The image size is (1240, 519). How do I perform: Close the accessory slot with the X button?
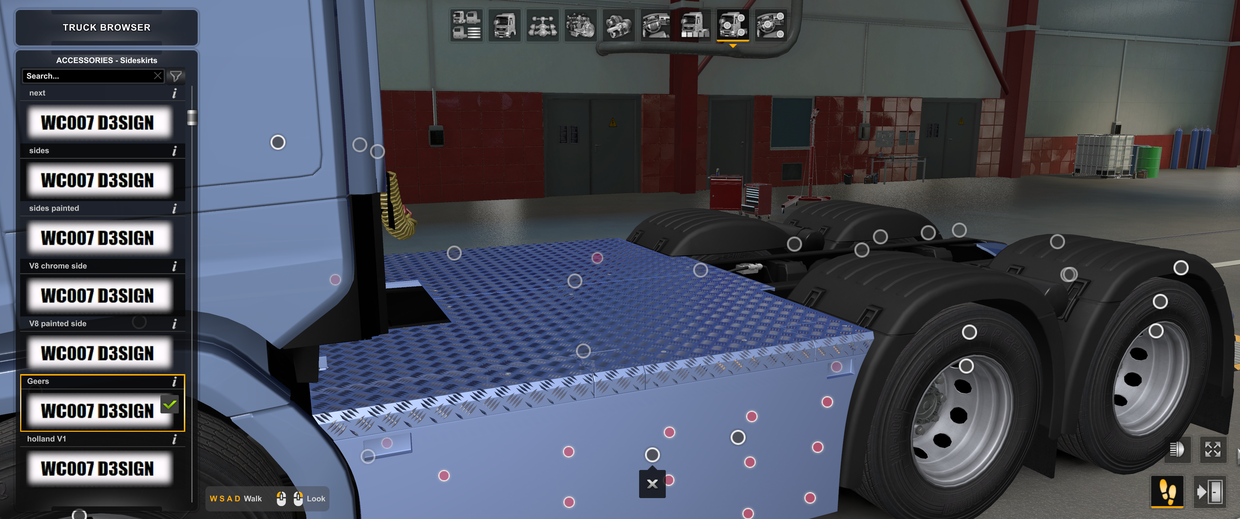click(652, 484)
